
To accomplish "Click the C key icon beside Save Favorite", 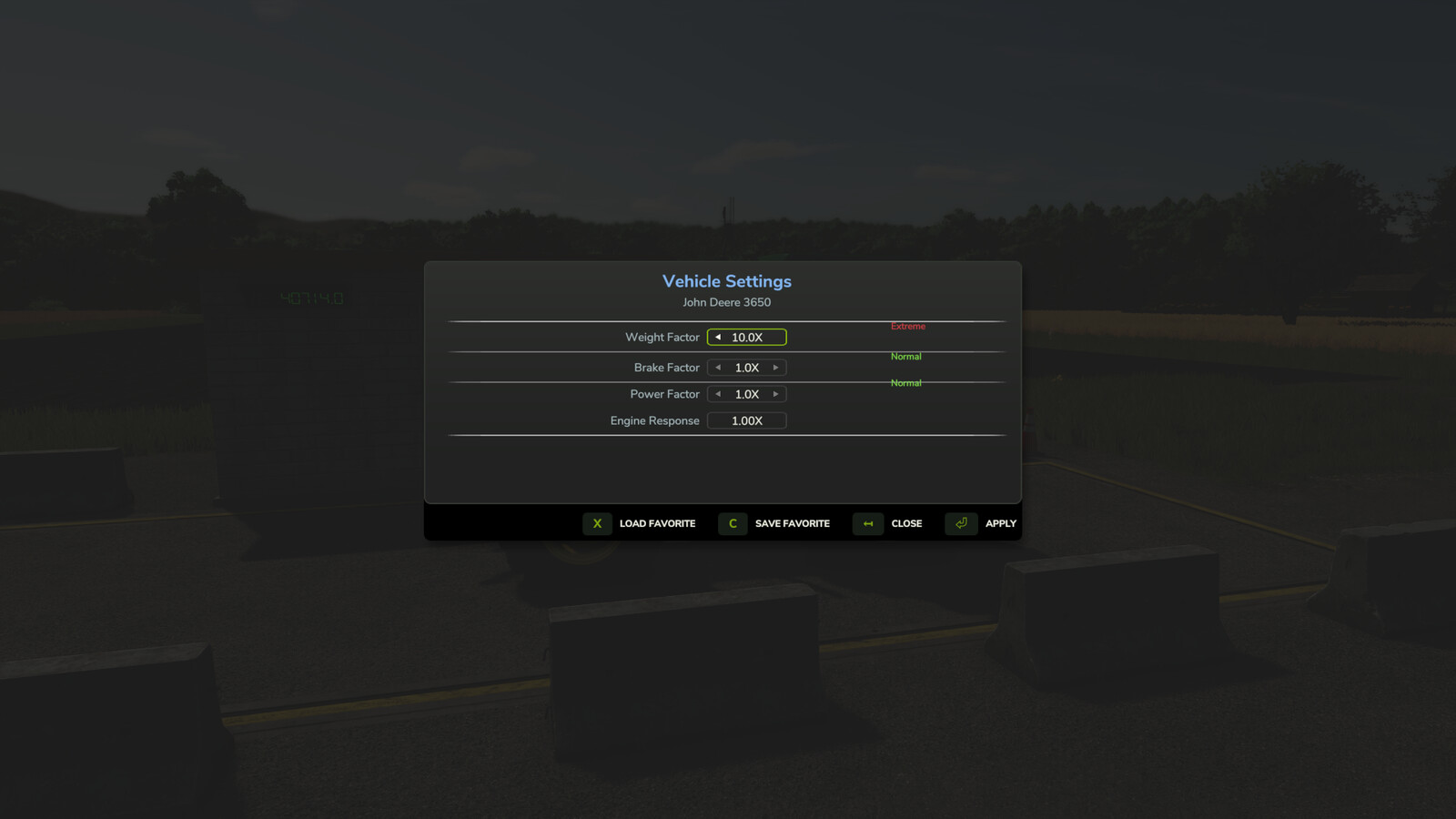I will point(732,524).
